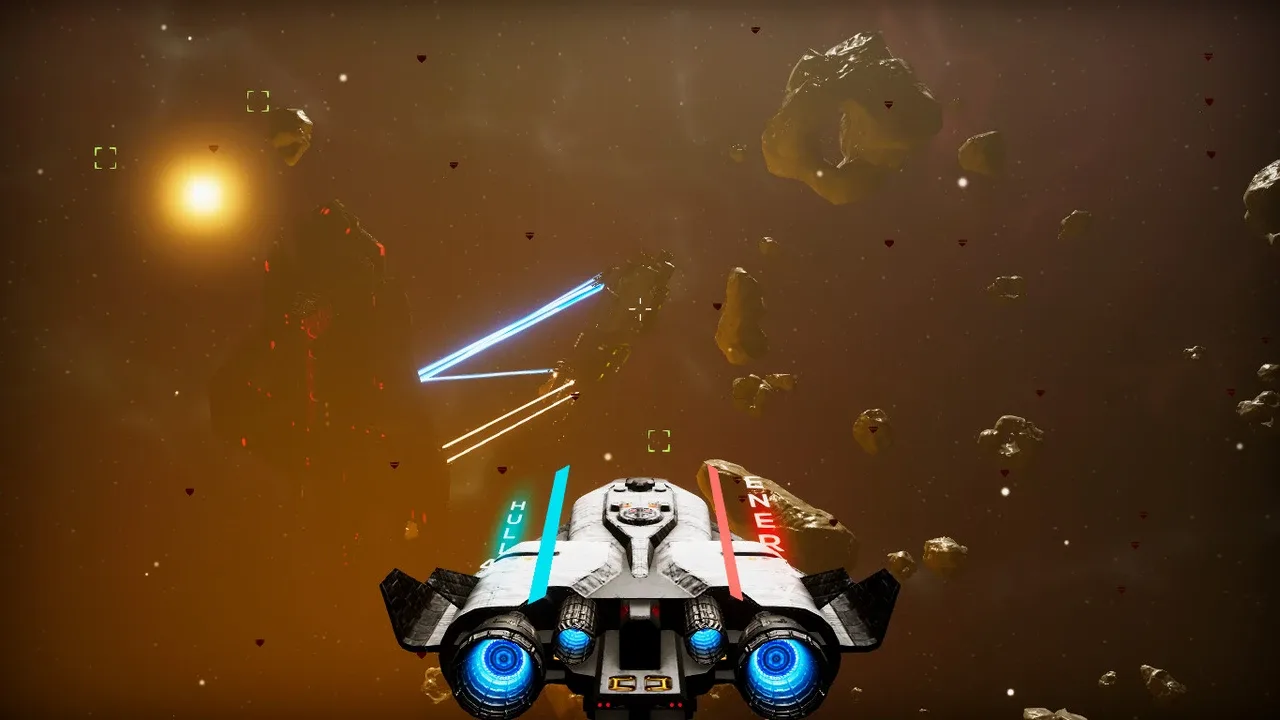Click the circular cockpit dial on the ship
Image resolution: width=1280 pixels, height=720 pixels.
[638, 515]
